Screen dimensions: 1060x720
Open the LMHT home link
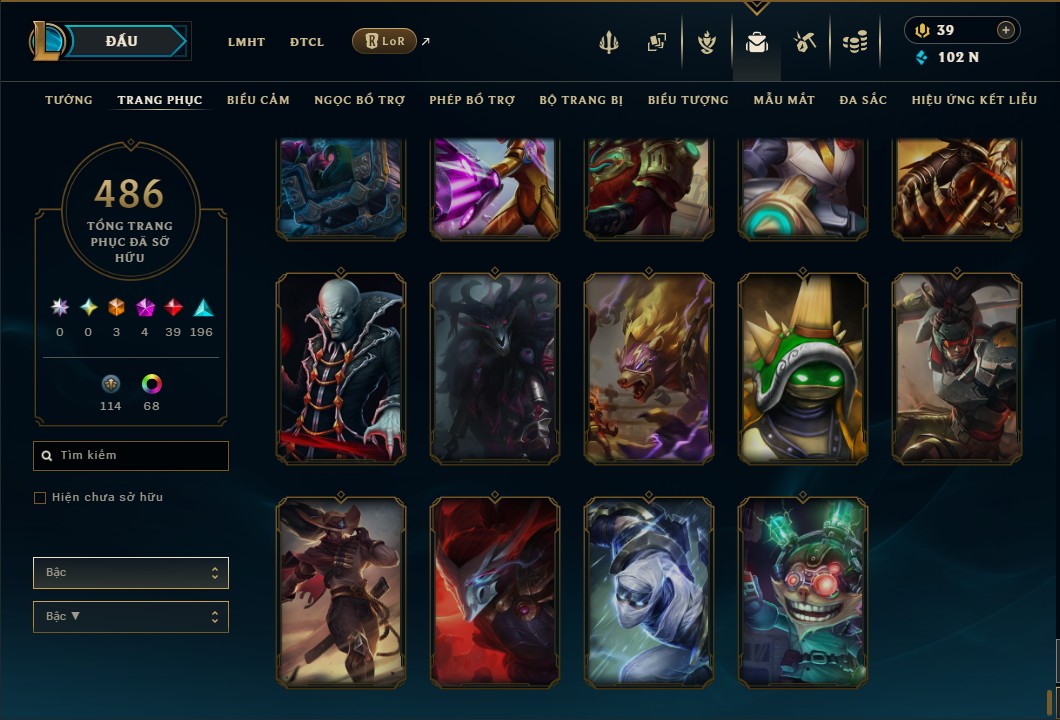(x=246, y=42)
